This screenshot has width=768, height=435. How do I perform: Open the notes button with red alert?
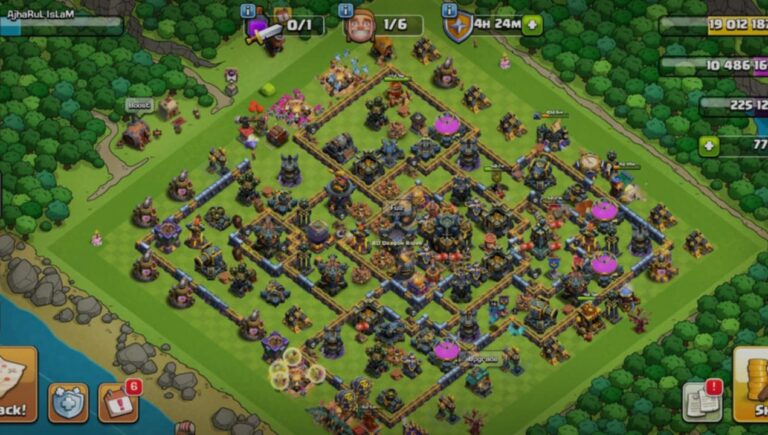(702, 400)
